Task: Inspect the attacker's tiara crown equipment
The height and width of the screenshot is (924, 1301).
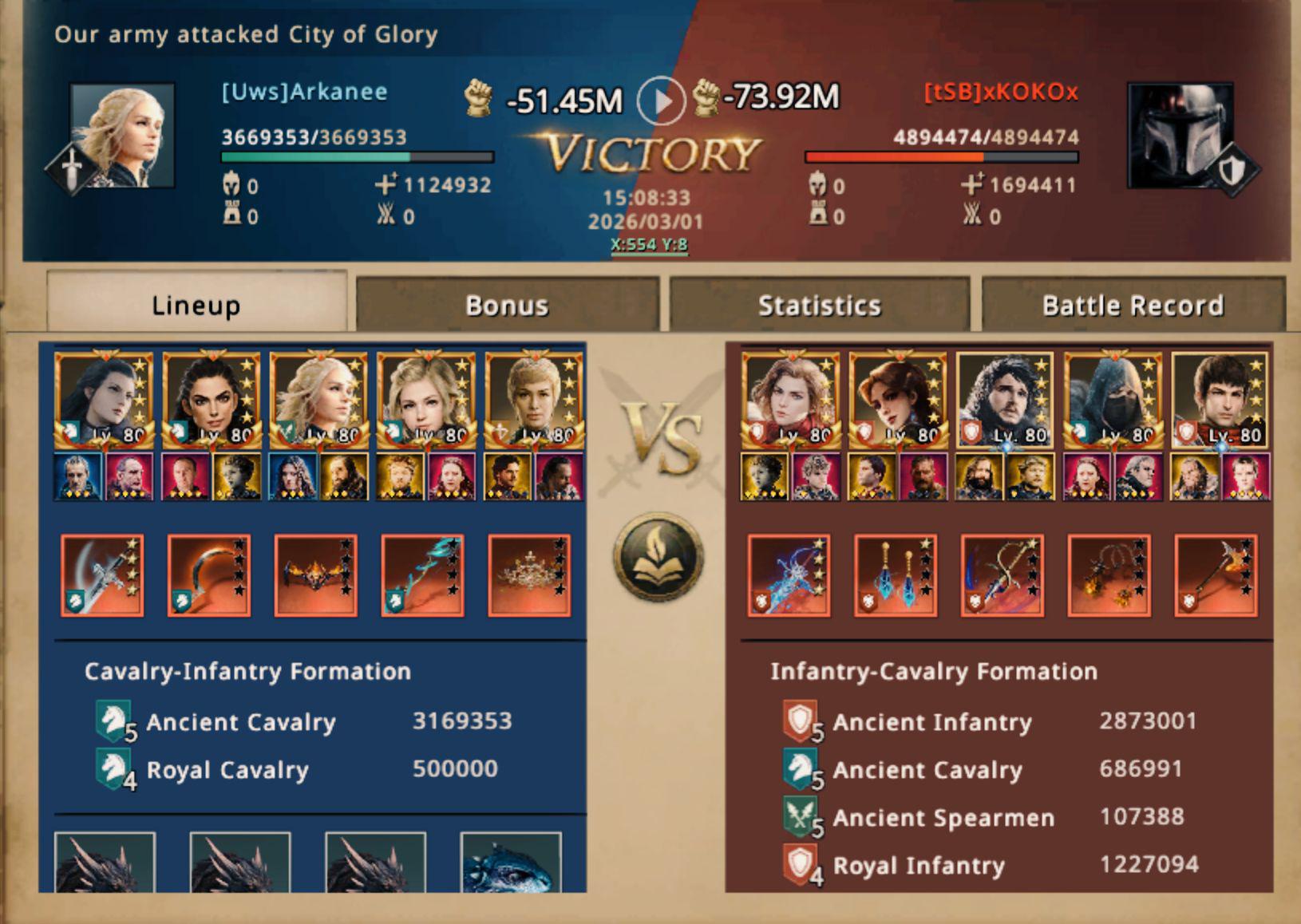Action: coord(530,575)
